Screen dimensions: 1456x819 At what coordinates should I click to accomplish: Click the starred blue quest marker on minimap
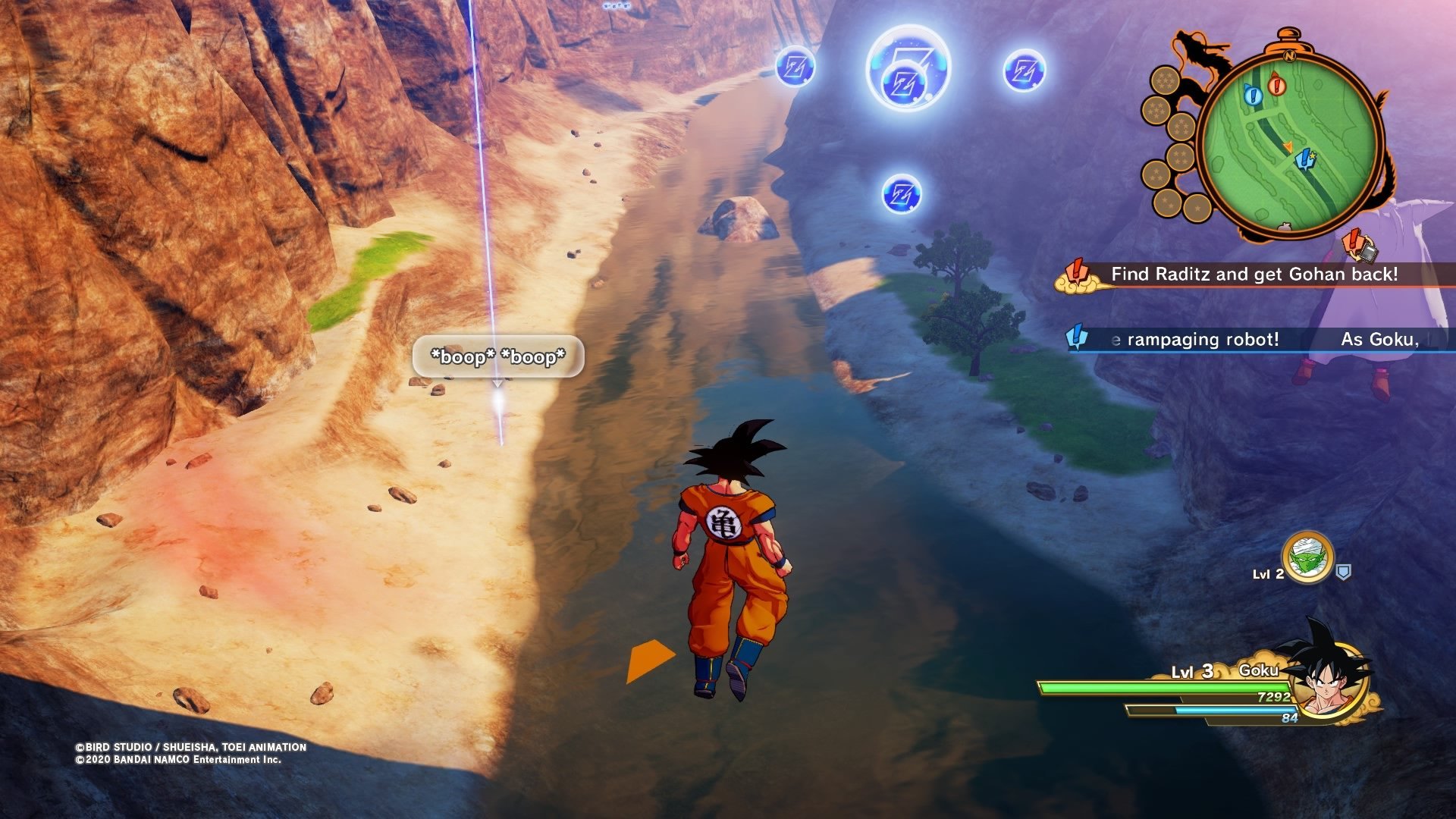(x=1305, y=159)
